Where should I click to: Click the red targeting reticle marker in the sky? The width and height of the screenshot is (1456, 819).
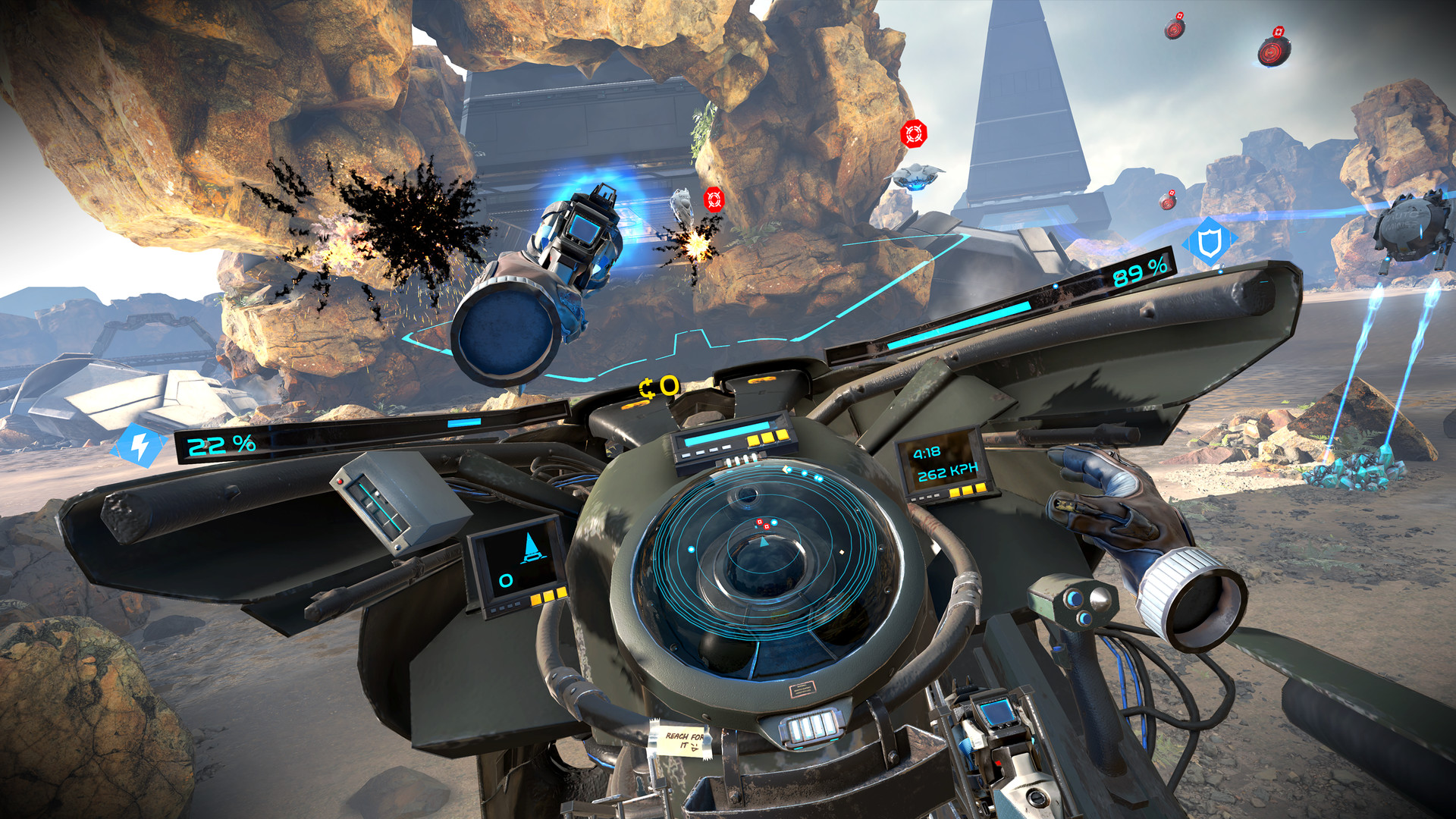[915, 135]
